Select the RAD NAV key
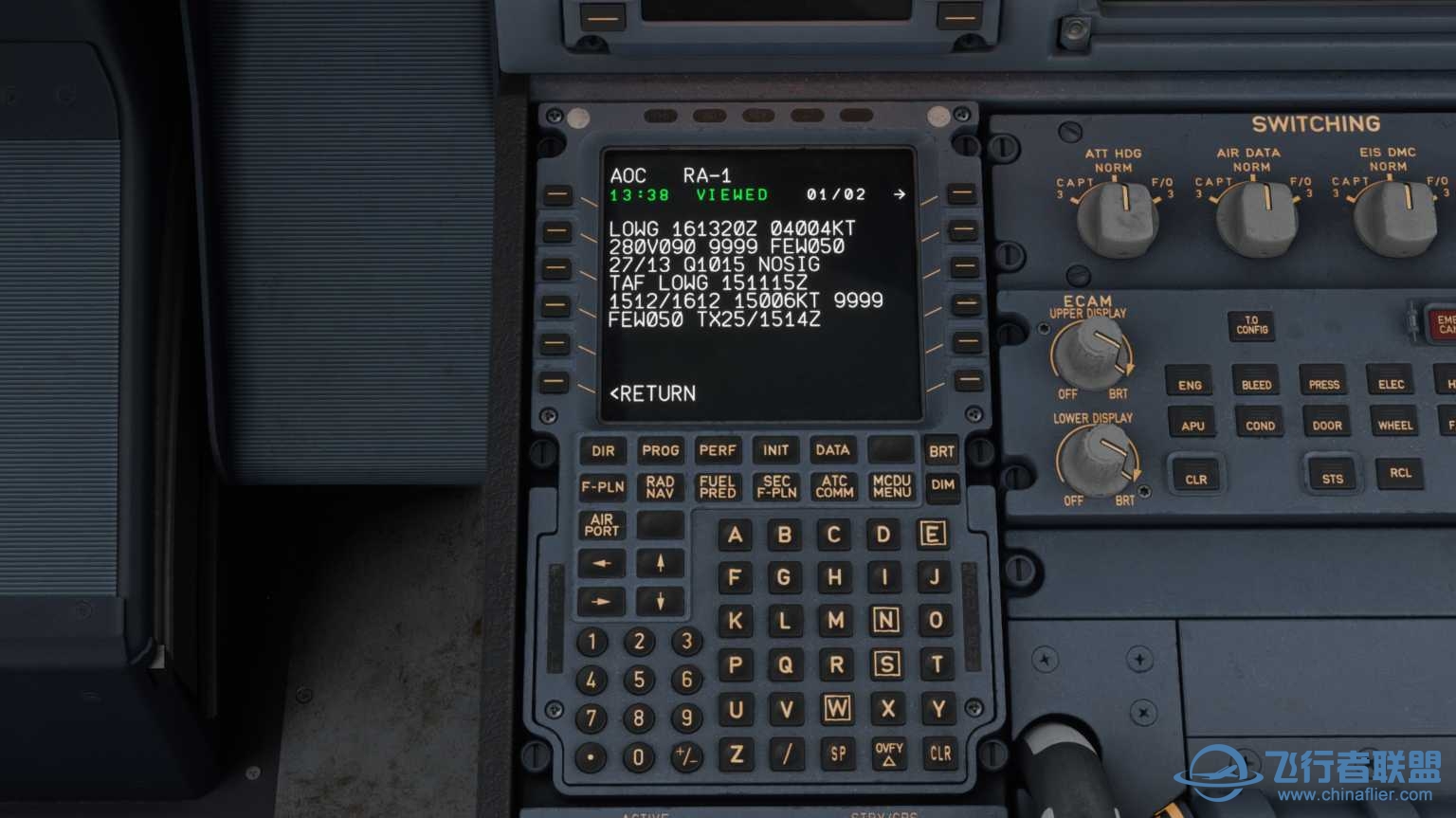 point(660,487)
